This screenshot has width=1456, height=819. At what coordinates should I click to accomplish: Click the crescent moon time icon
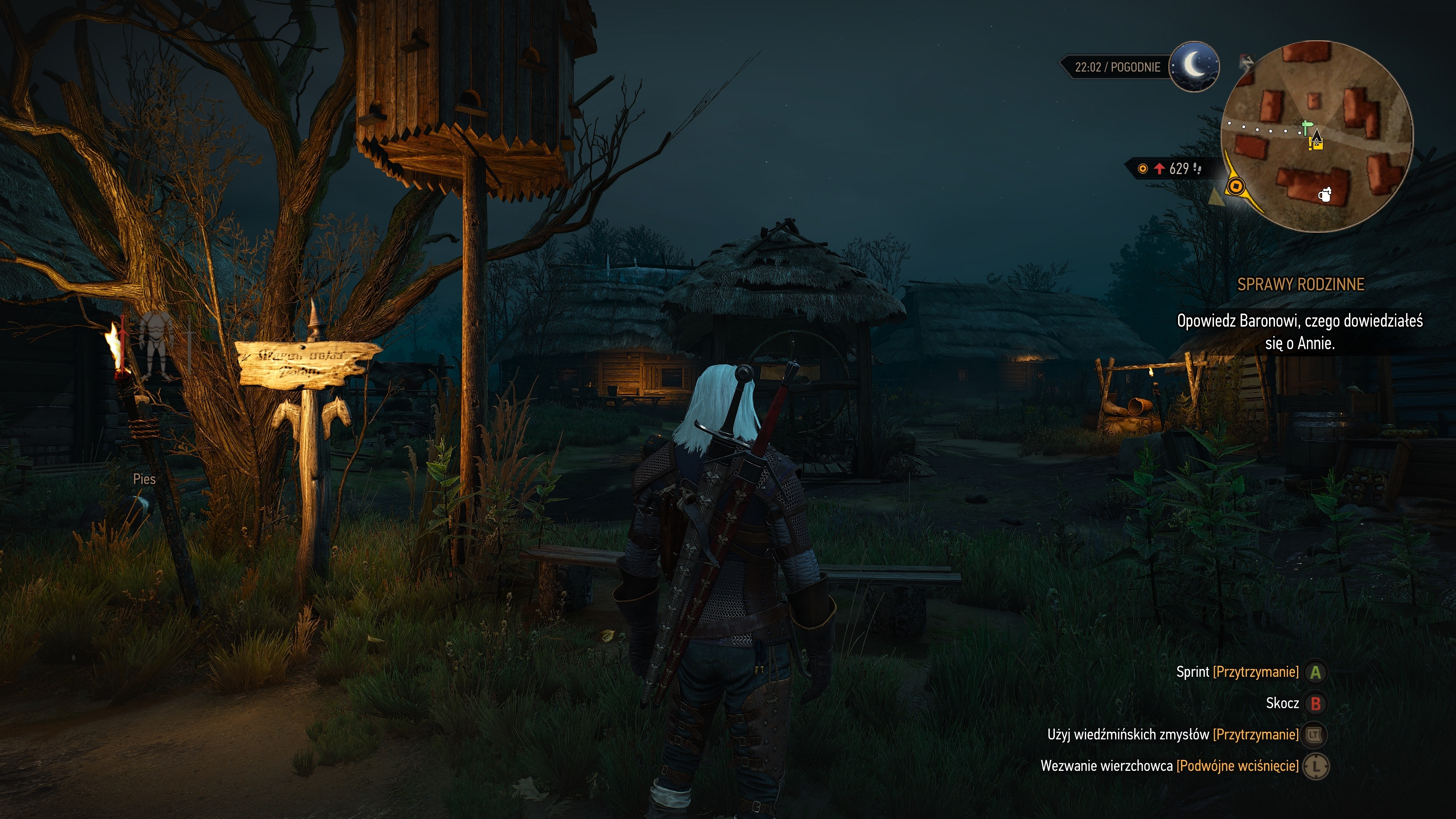pos(1194,67)
